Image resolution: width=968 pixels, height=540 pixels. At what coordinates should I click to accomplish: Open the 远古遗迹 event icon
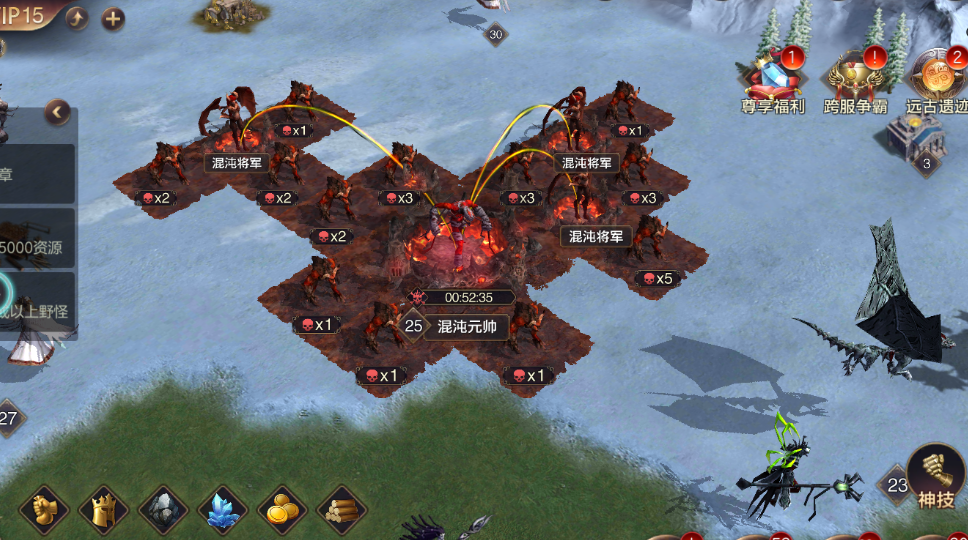[x=938, y=80]
